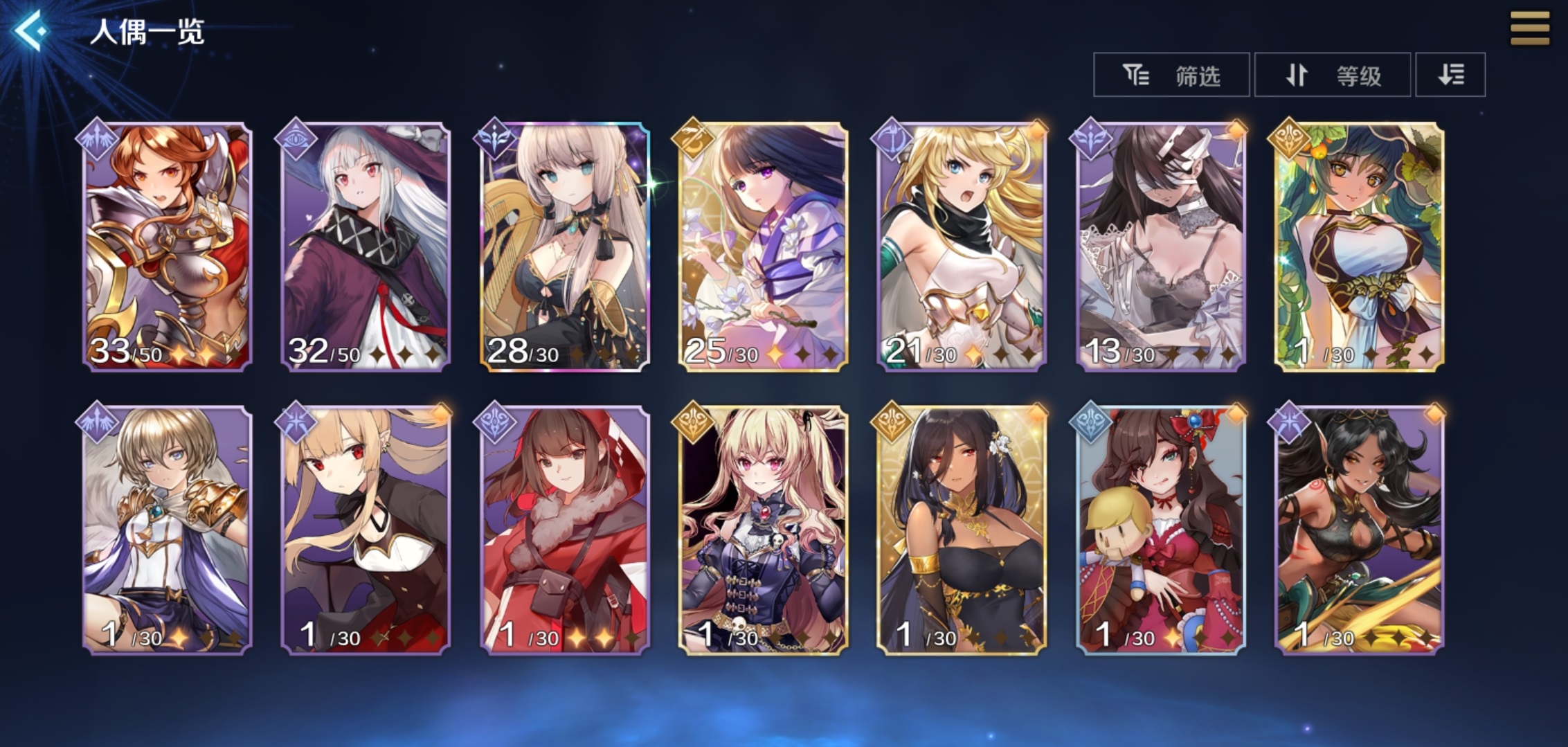The width and height of the screenshot is (1568, 747).
Task: Pick the red hooded girl card
Action: [564, 530]
